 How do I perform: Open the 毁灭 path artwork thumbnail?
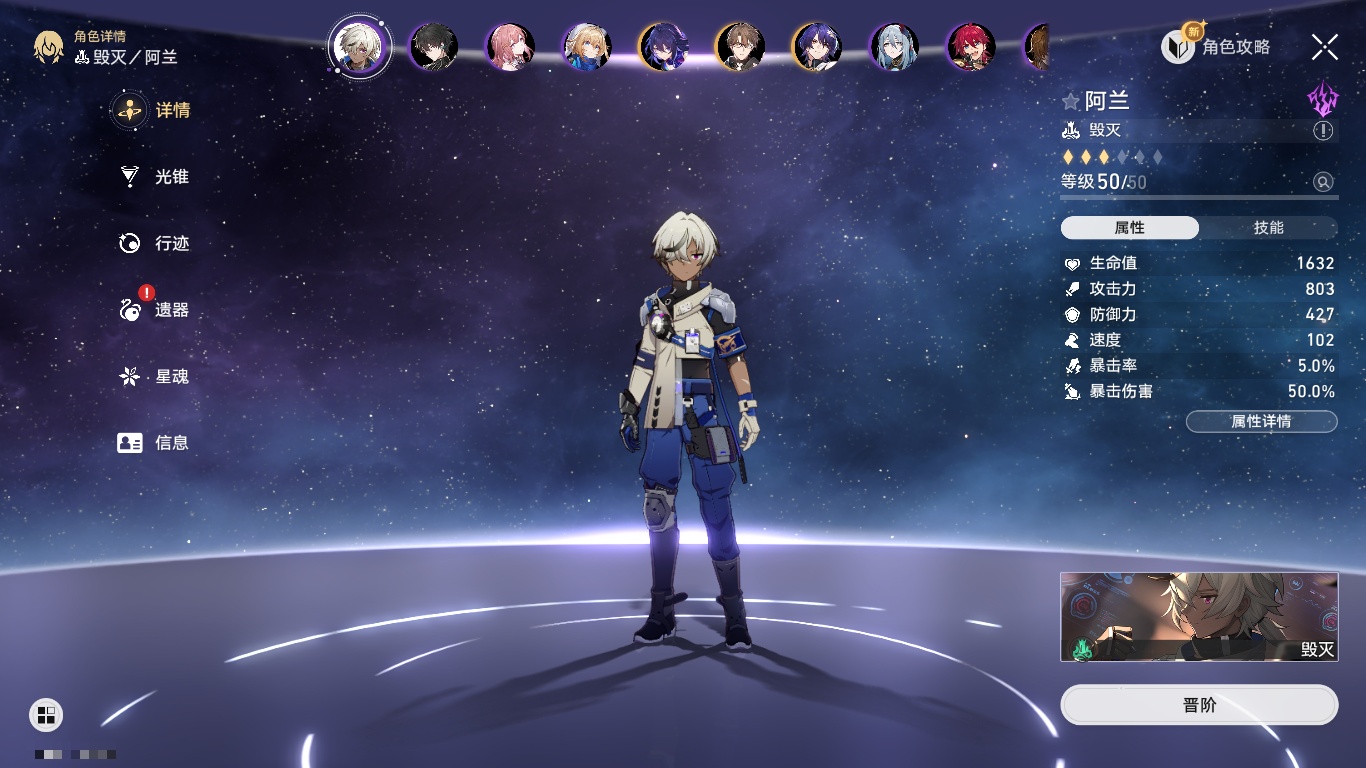coord(1199,617)
